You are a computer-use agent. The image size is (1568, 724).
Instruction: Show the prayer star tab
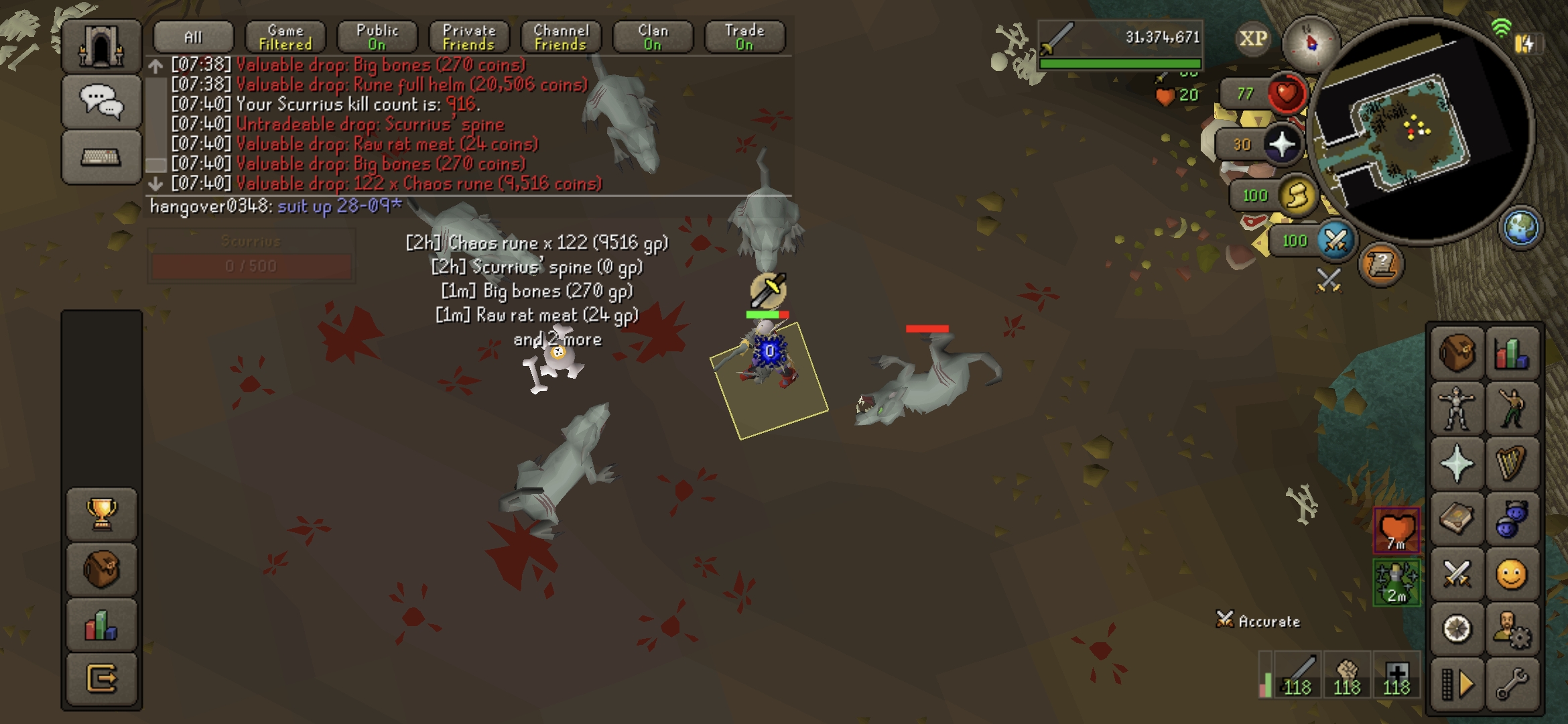coord(1457,463)
